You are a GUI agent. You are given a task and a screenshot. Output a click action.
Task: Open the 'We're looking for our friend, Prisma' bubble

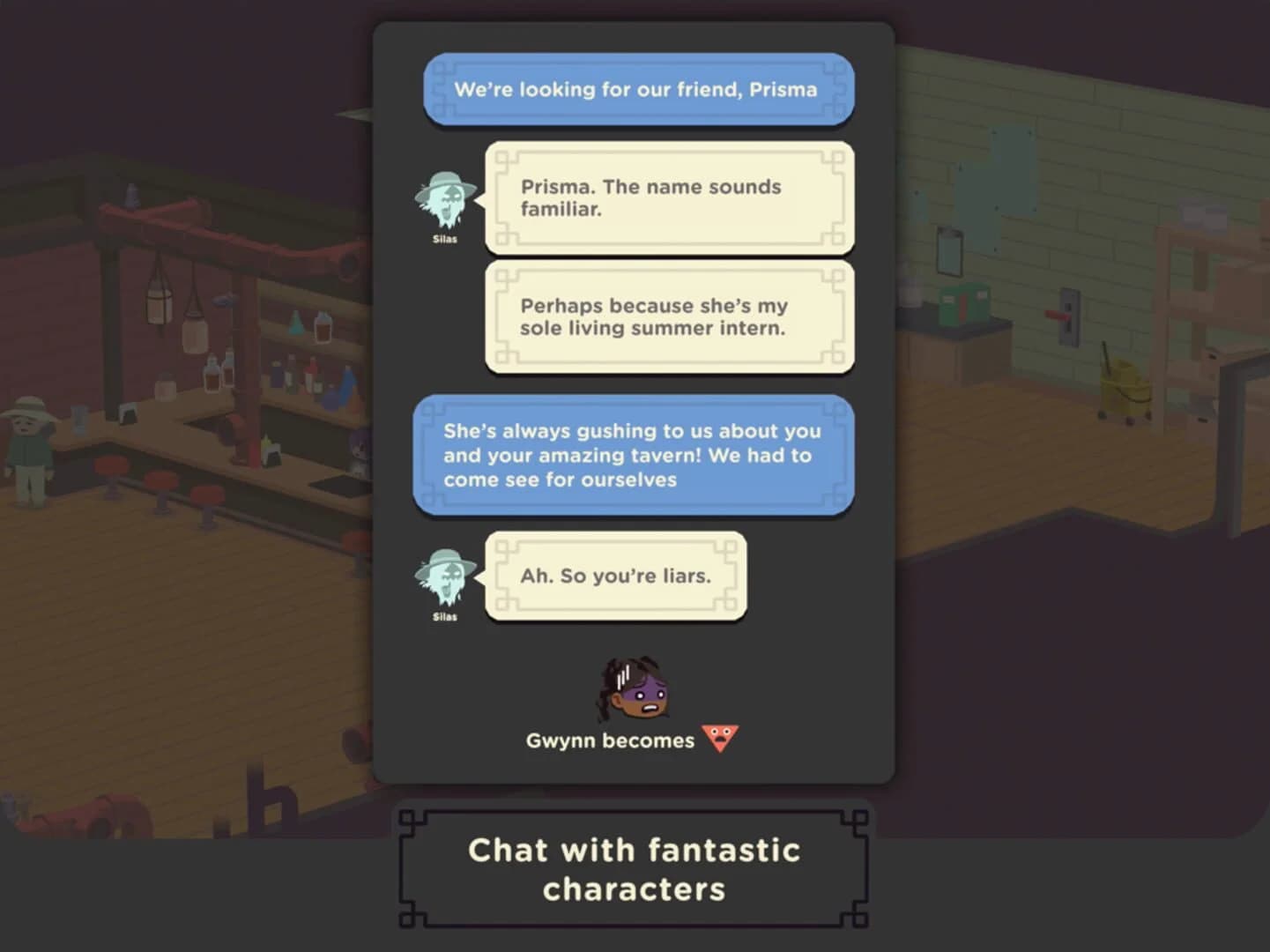coord(638,90)
